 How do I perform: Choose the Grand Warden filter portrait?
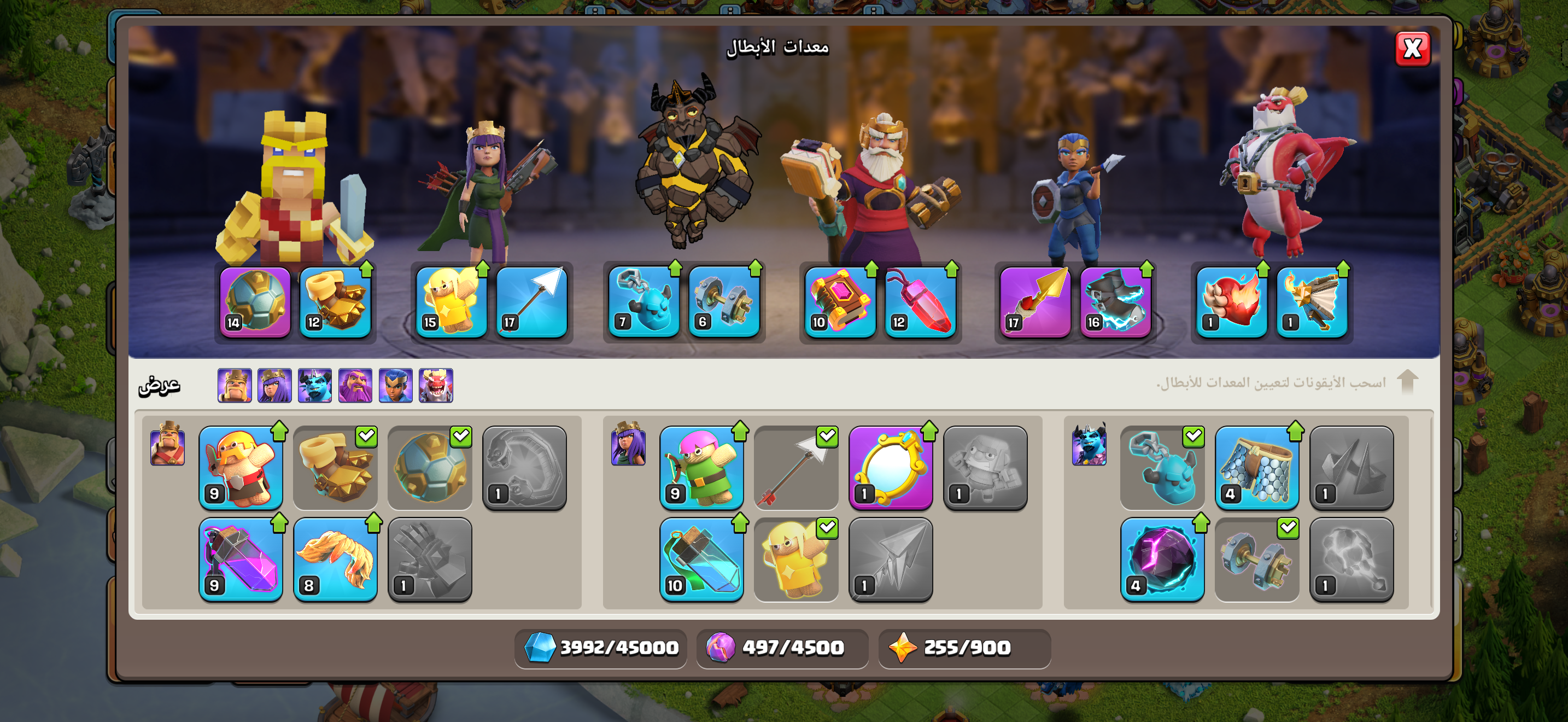click(x=355, y=386)
